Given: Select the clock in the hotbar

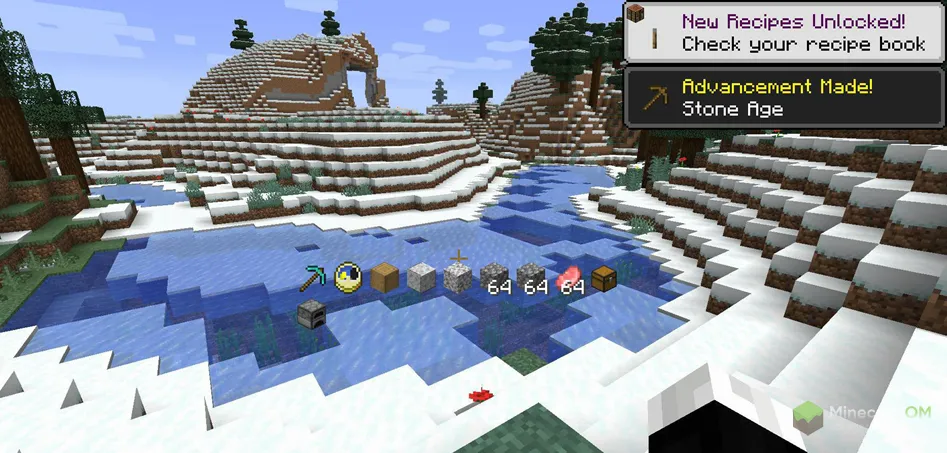Looking at the screenshot, I should [348, 278].
